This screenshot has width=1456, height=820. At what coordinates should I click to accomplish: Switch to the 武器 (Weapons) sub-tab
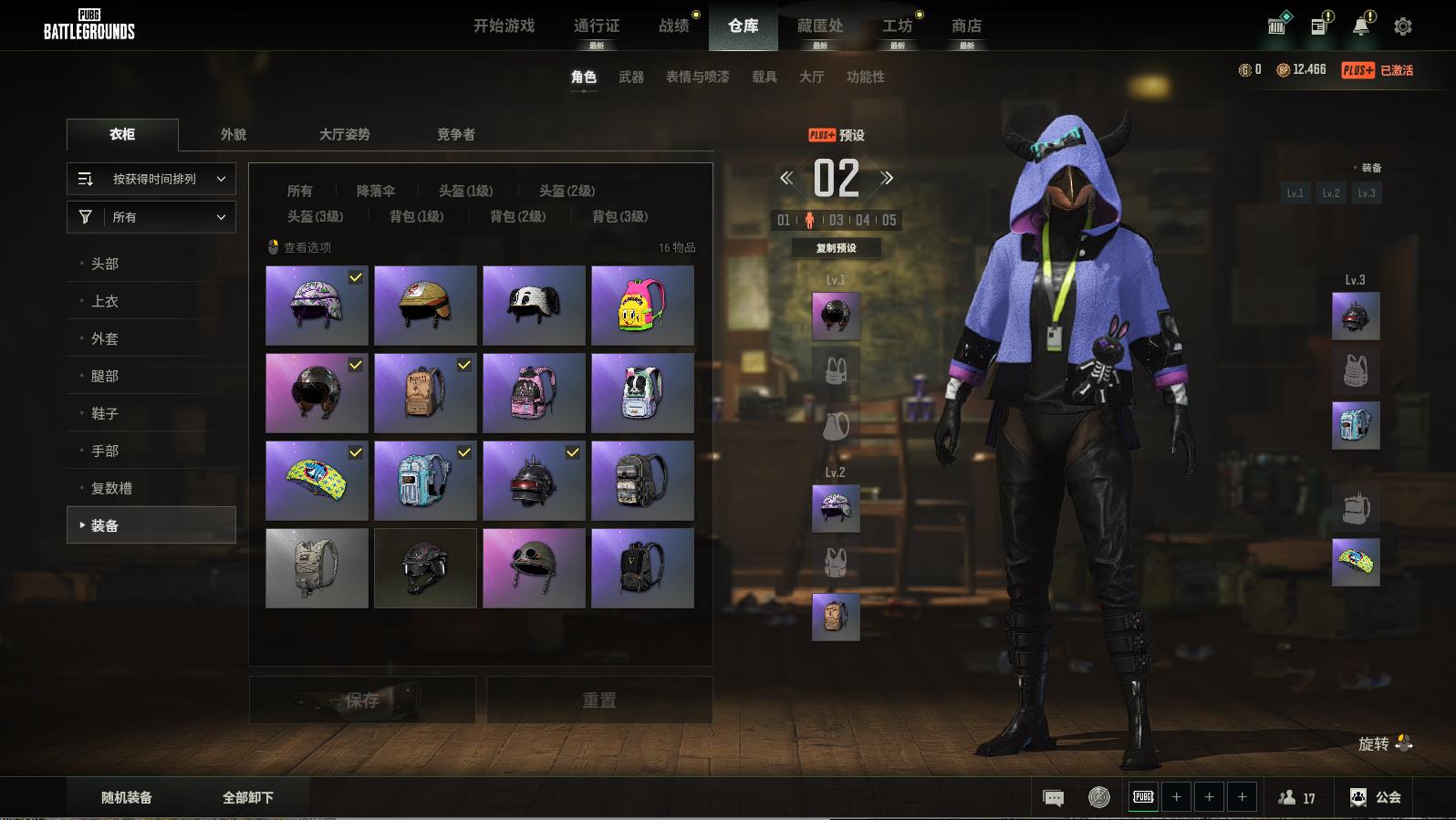[x=630, y=77]
